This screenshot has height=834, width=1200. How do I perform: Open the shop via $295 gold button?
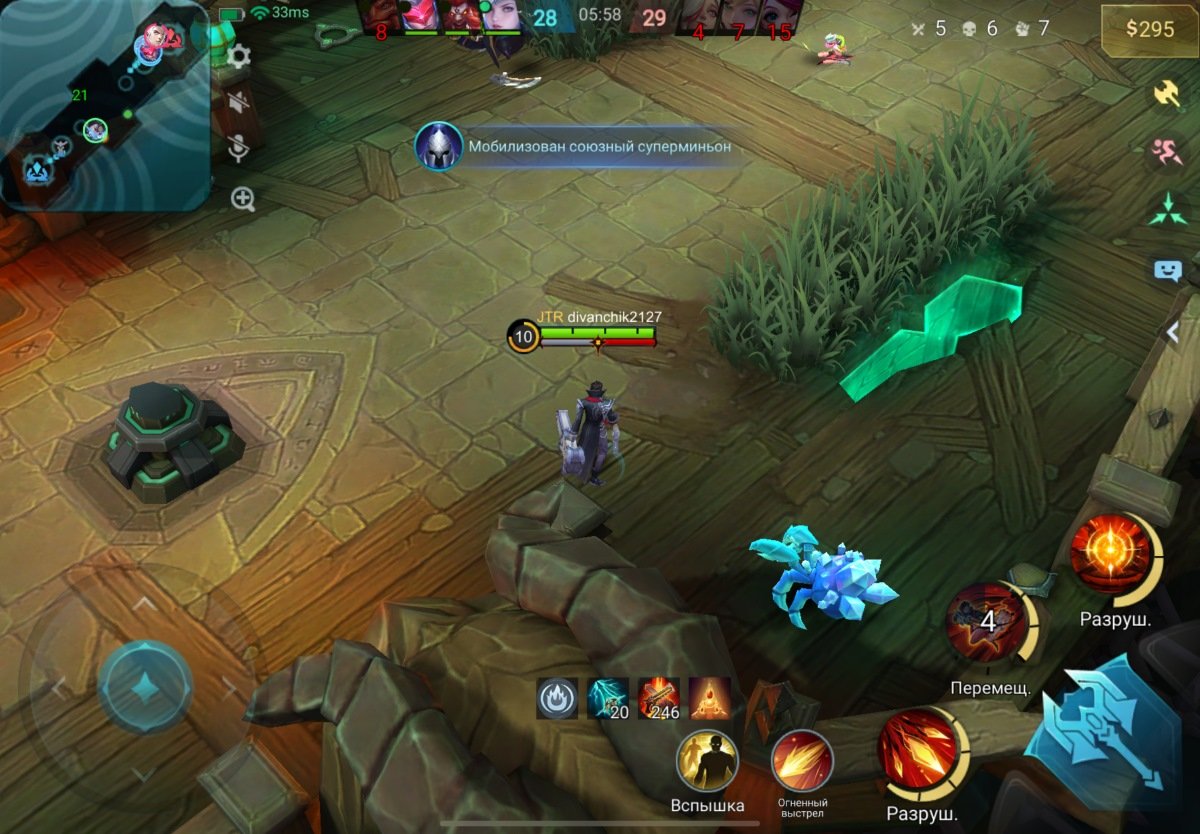(x=1149, y=29)
